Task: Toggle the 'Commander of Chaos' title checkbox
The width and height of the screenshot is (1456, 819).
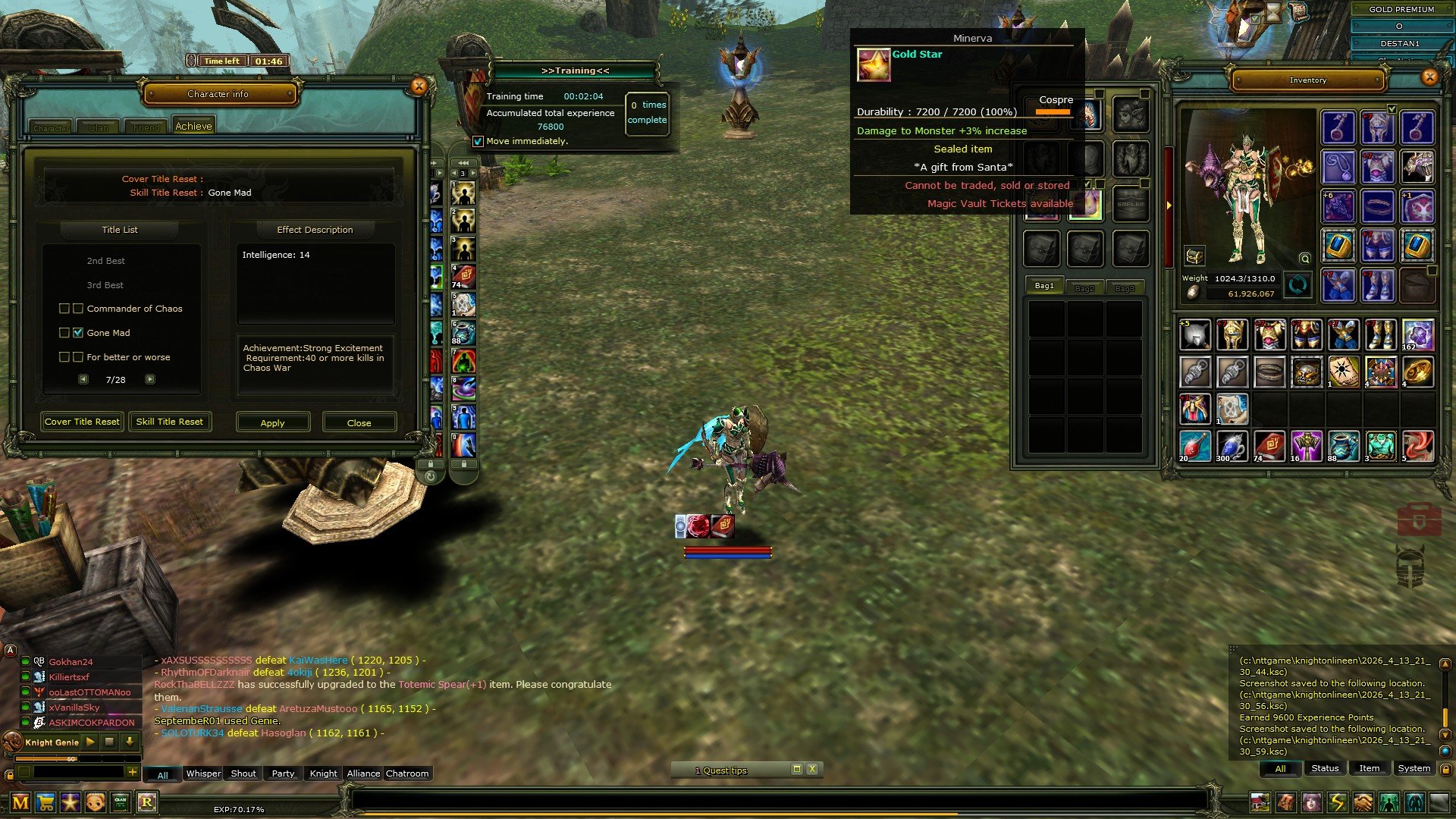Action: [64, 309]
